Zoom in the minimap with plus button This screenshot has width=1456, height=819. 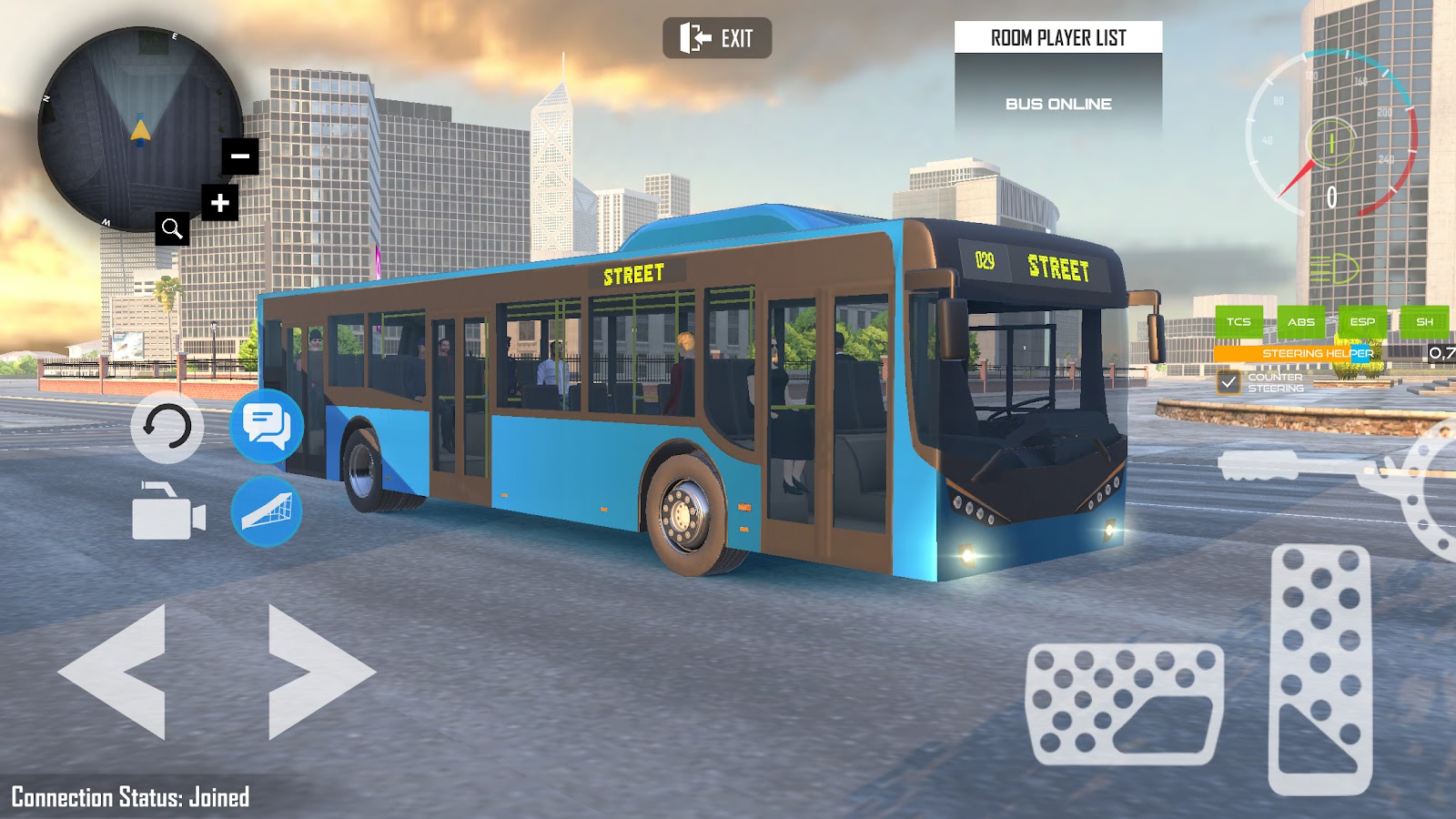click(x=220, y=202)
